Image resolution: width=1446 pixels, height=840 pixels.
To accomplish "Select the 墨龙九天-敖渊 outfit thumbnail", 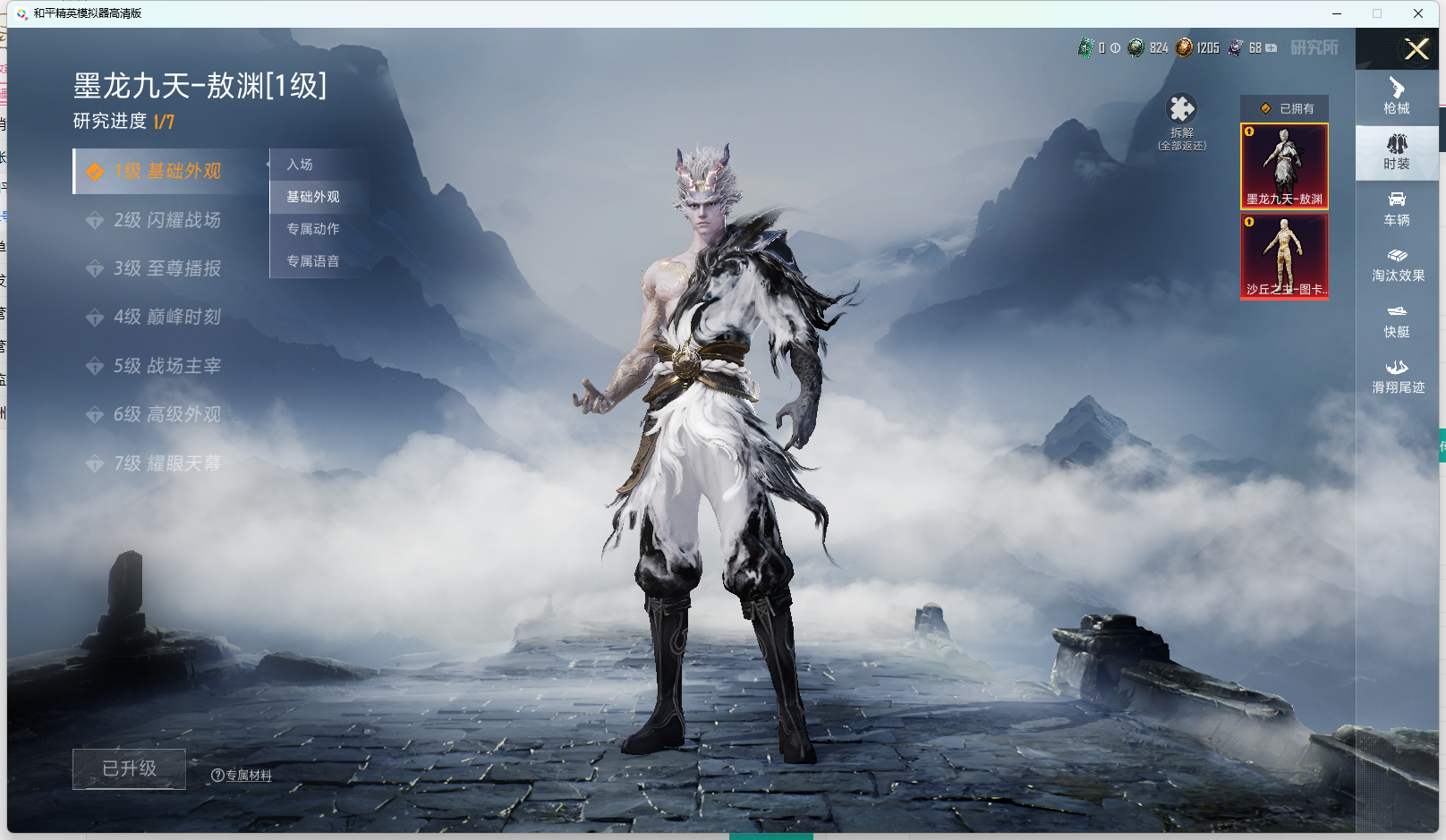I will (x=1284, y=166).
